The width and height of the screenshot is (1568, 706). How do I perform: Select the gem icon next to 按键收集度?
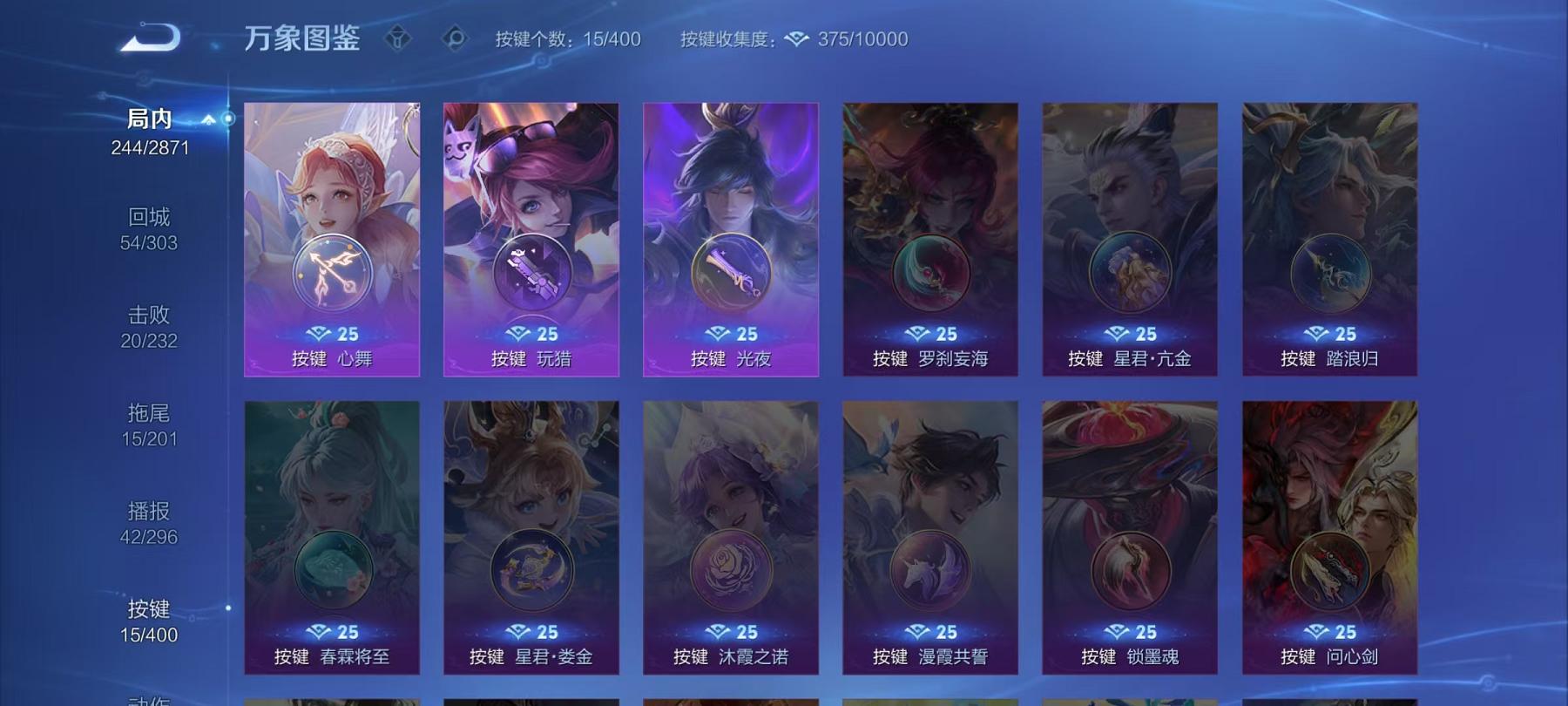coord(795,38)
